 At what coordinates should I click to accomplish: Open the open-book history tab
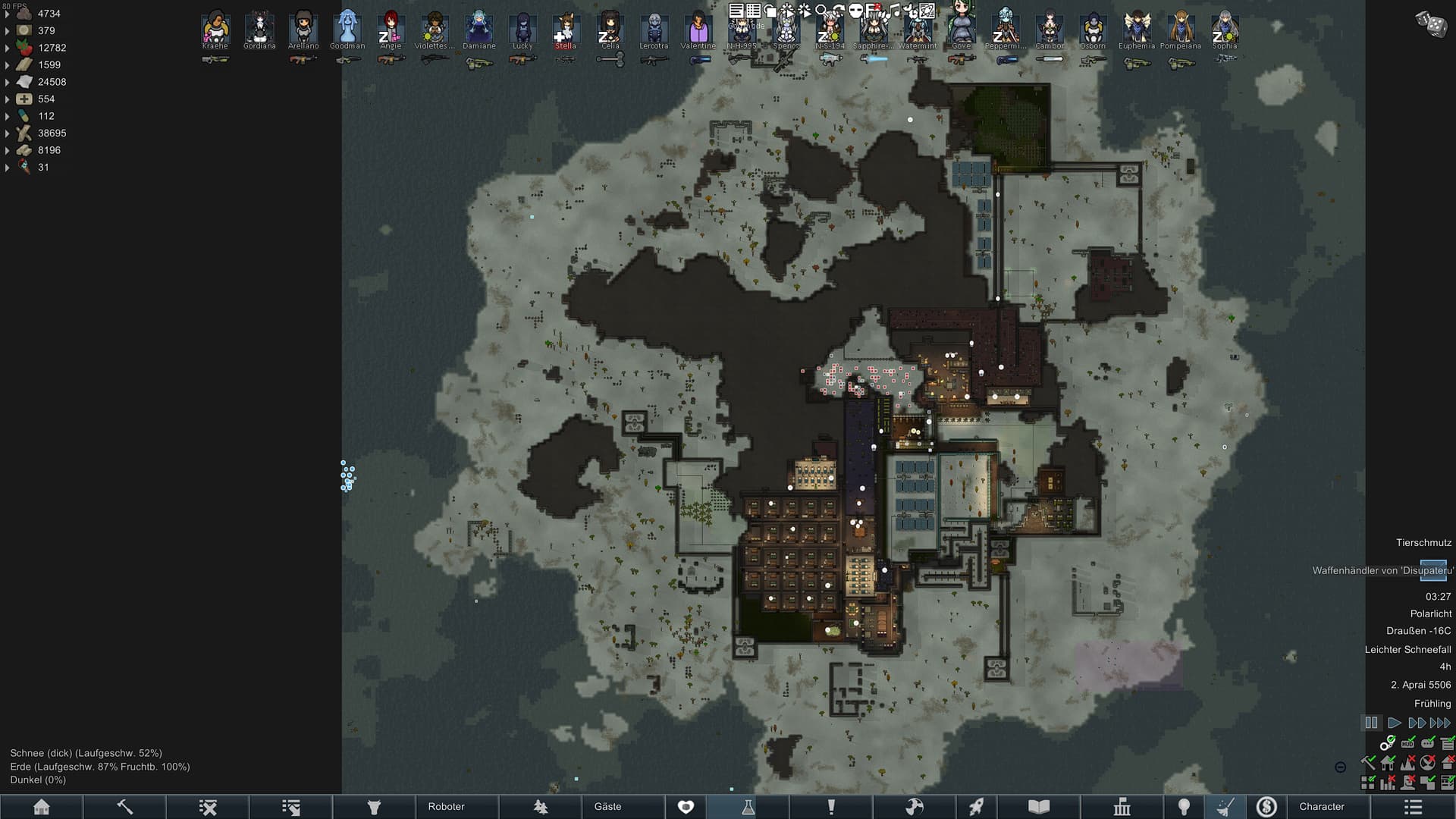(x=1039, y=807)
